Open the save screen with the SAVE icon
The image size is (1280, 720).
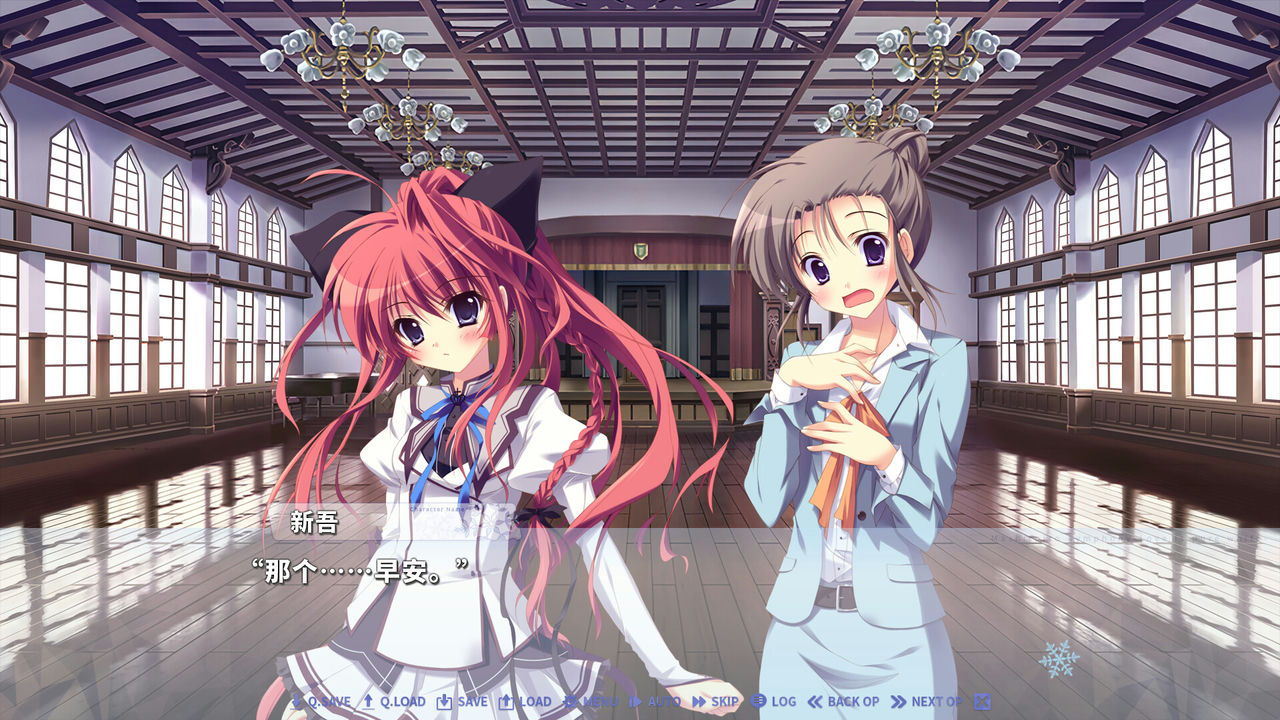point(445,703)
